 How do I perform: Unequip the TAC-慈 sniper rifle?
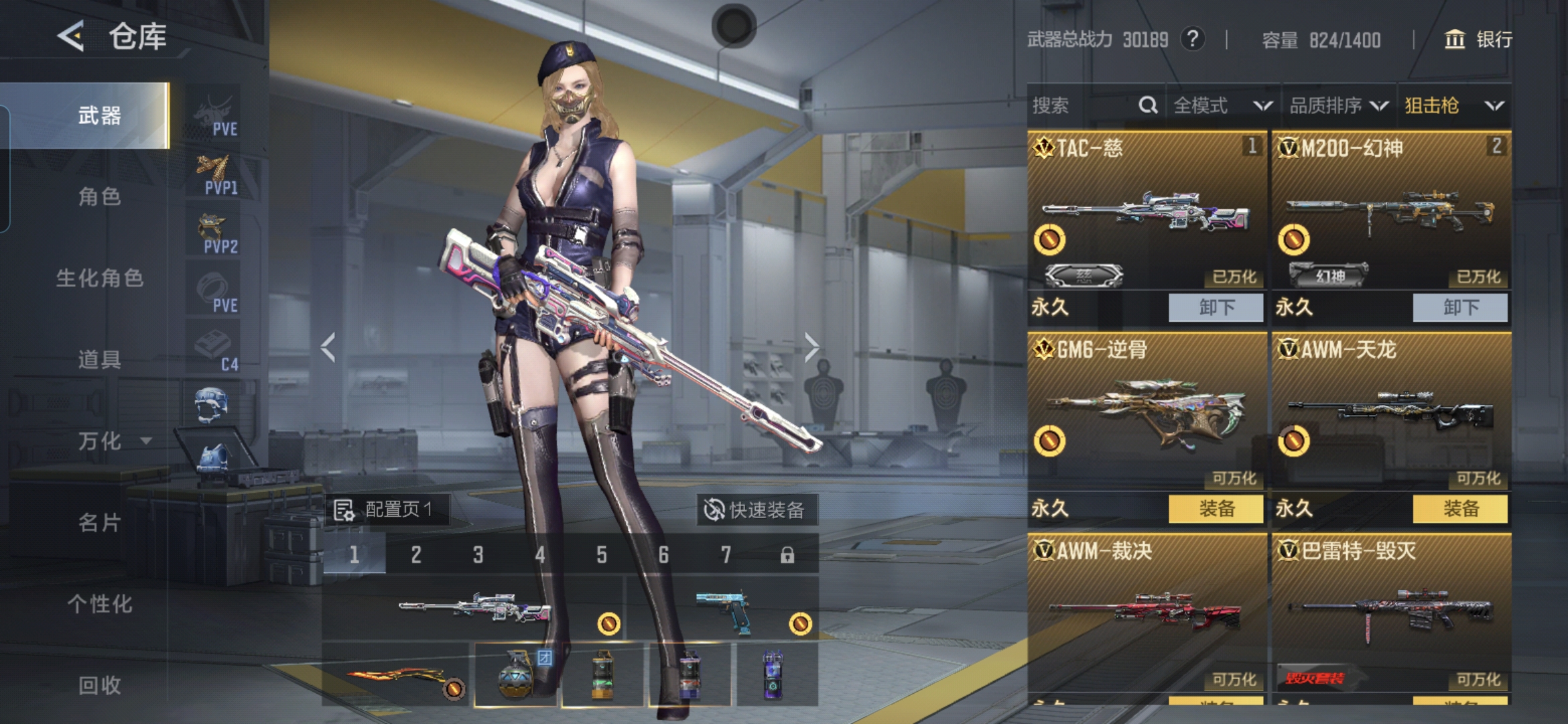click(x=1216, y=307)
